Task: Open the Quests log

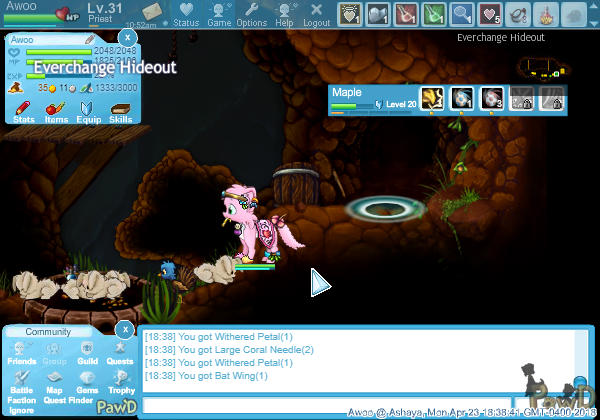Action: tap(120, 352)
